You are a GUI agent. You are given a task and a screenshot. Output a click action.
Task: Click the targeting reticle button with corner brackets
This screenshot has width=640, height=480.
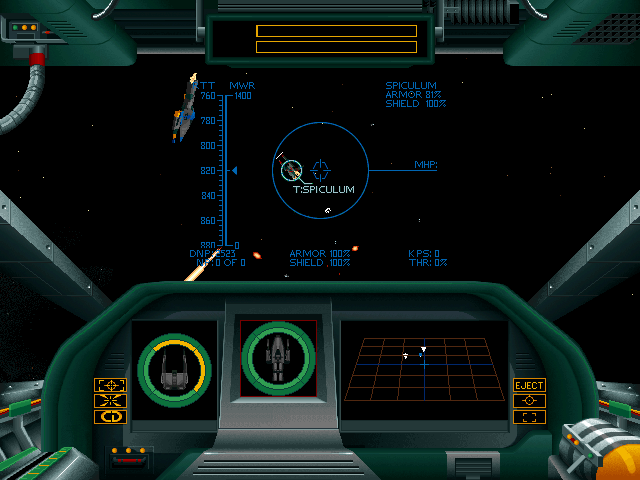pos(110,385)
